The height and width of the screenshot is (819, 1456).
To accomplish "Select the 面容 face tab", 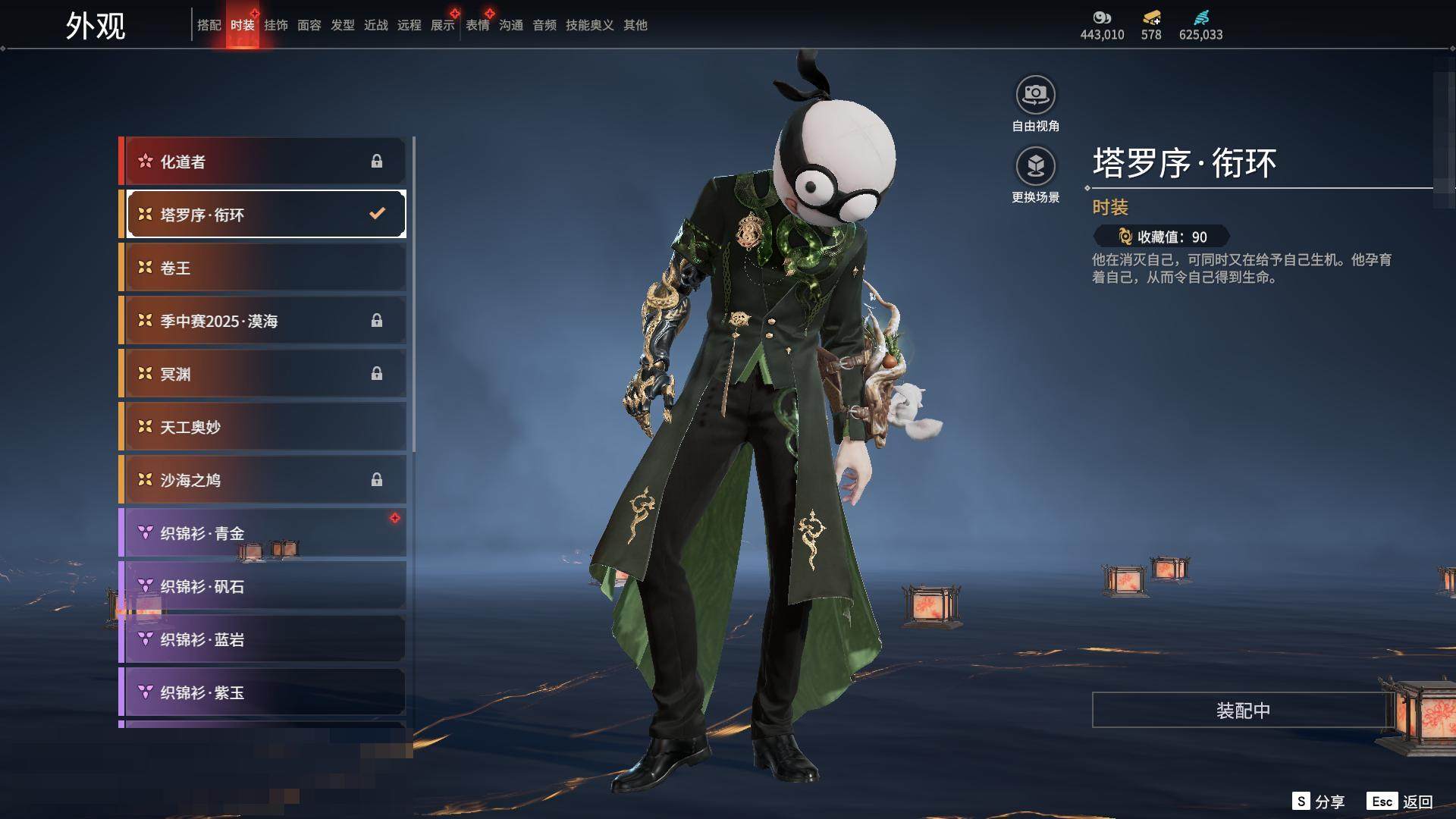I will click(309, 25).
